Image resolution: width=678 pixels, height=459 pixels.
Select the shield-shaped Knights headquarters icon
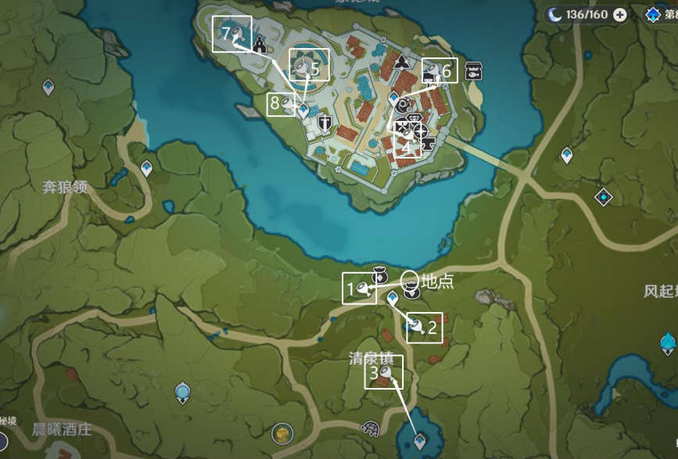(x=325, y=124)
